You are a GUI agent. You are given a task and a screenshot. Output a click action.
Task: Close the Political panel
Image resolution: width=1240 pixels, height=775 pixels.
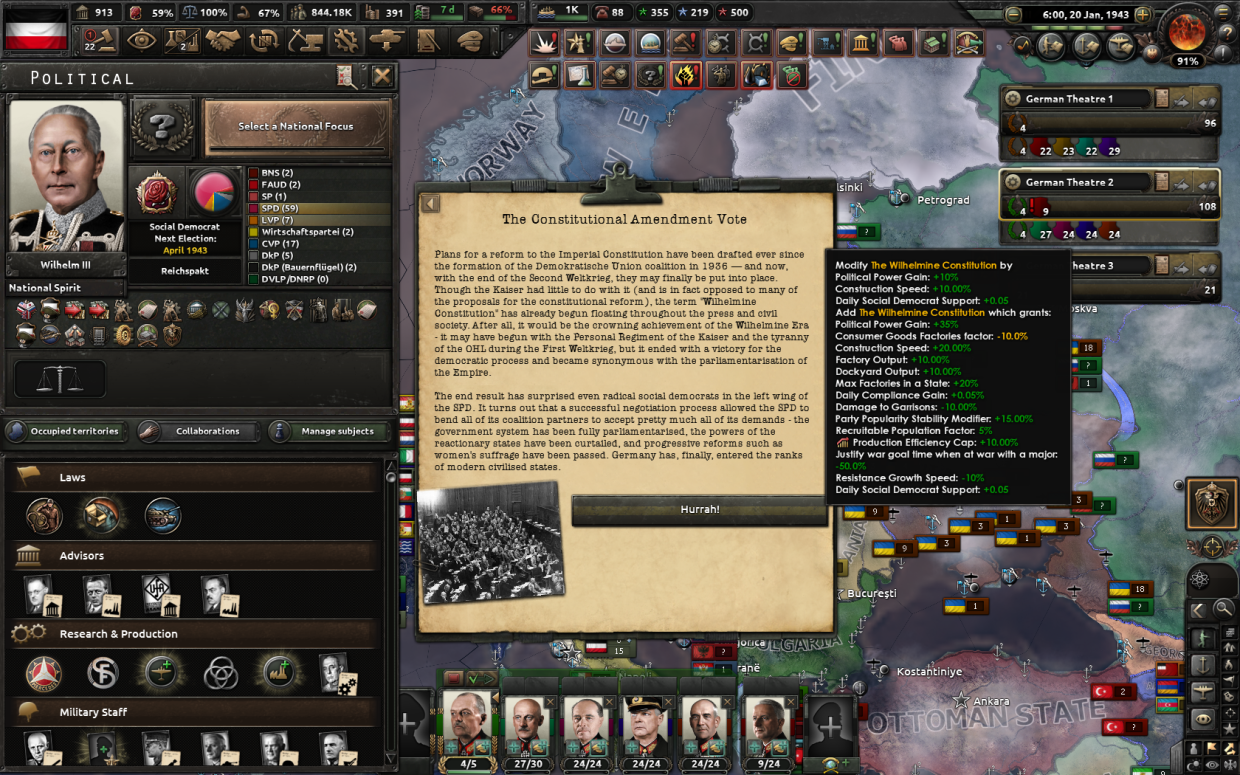point(382,77)
